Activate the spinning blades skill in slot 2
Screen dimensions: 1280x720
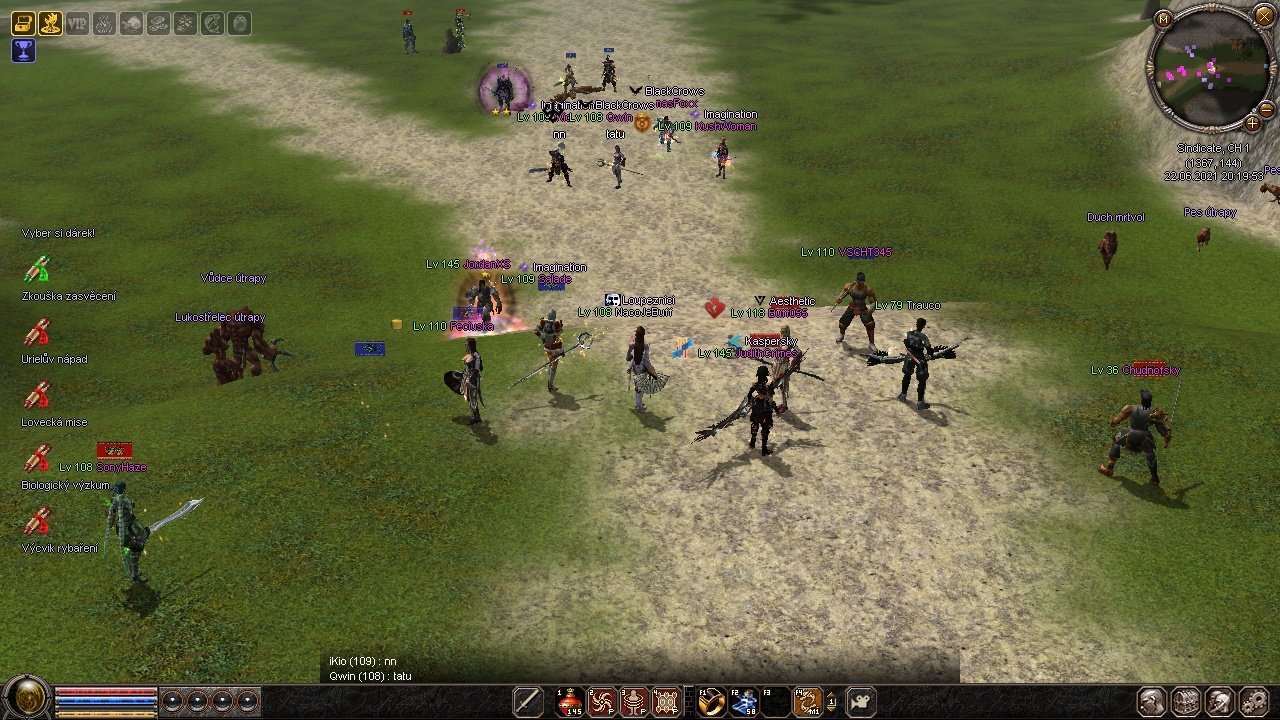[602, 702]
